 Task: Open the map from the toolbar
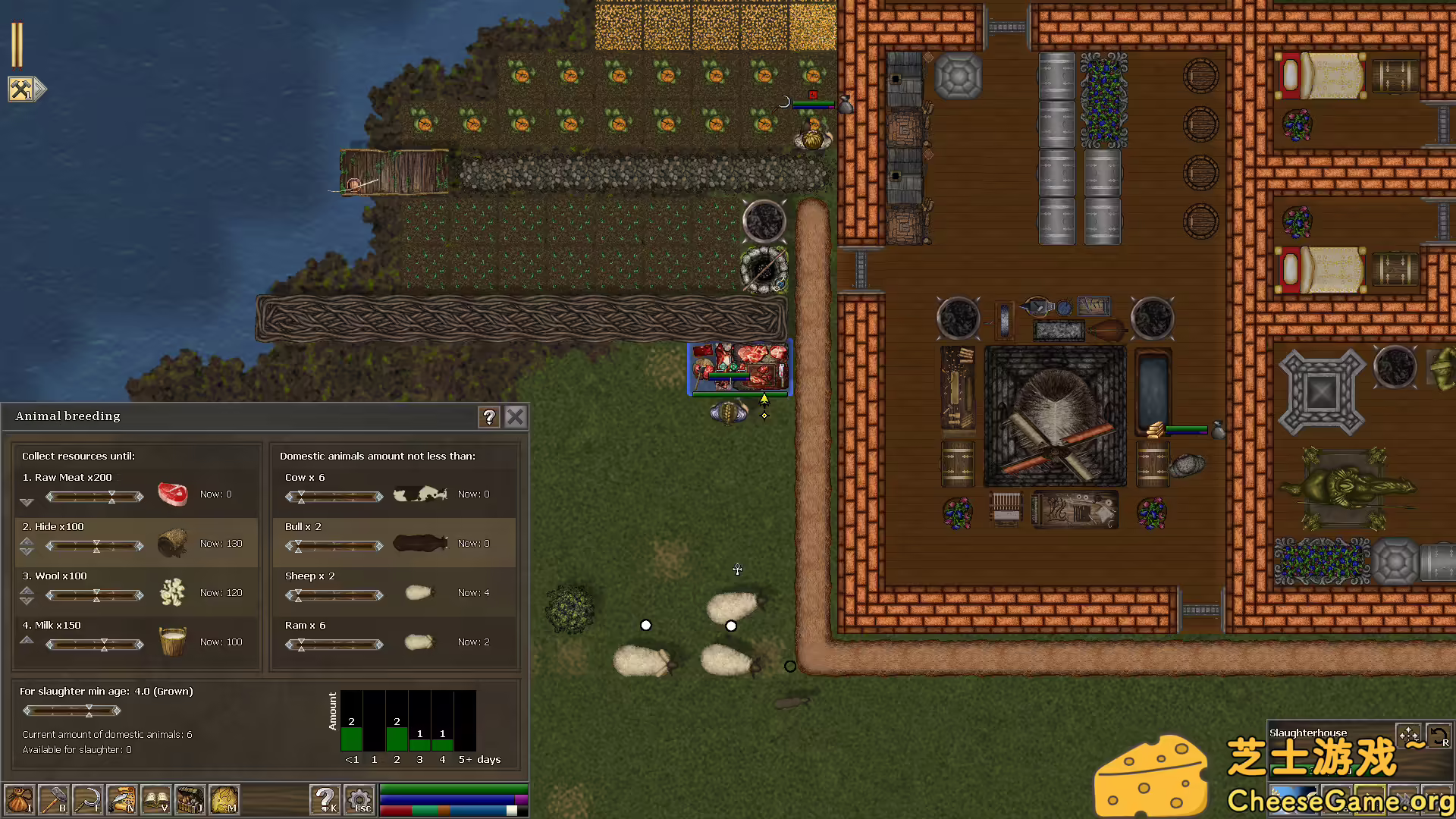224,799
